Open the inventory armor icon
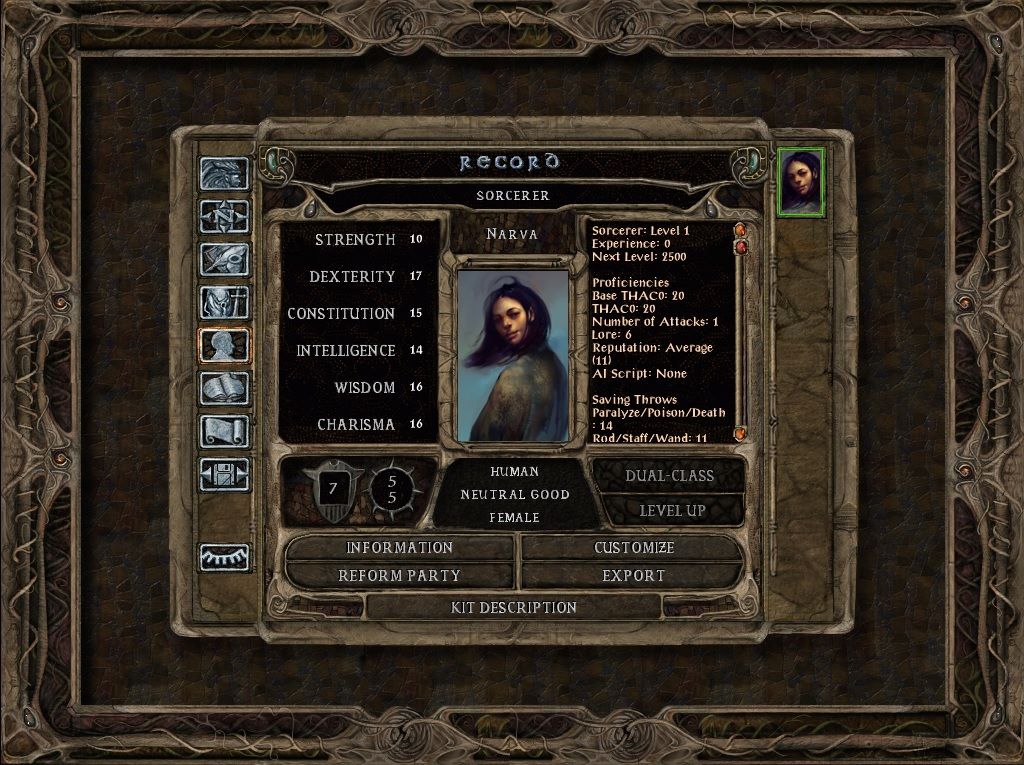Viewport: 1024px width, 765px height. [x=224, y=302]
